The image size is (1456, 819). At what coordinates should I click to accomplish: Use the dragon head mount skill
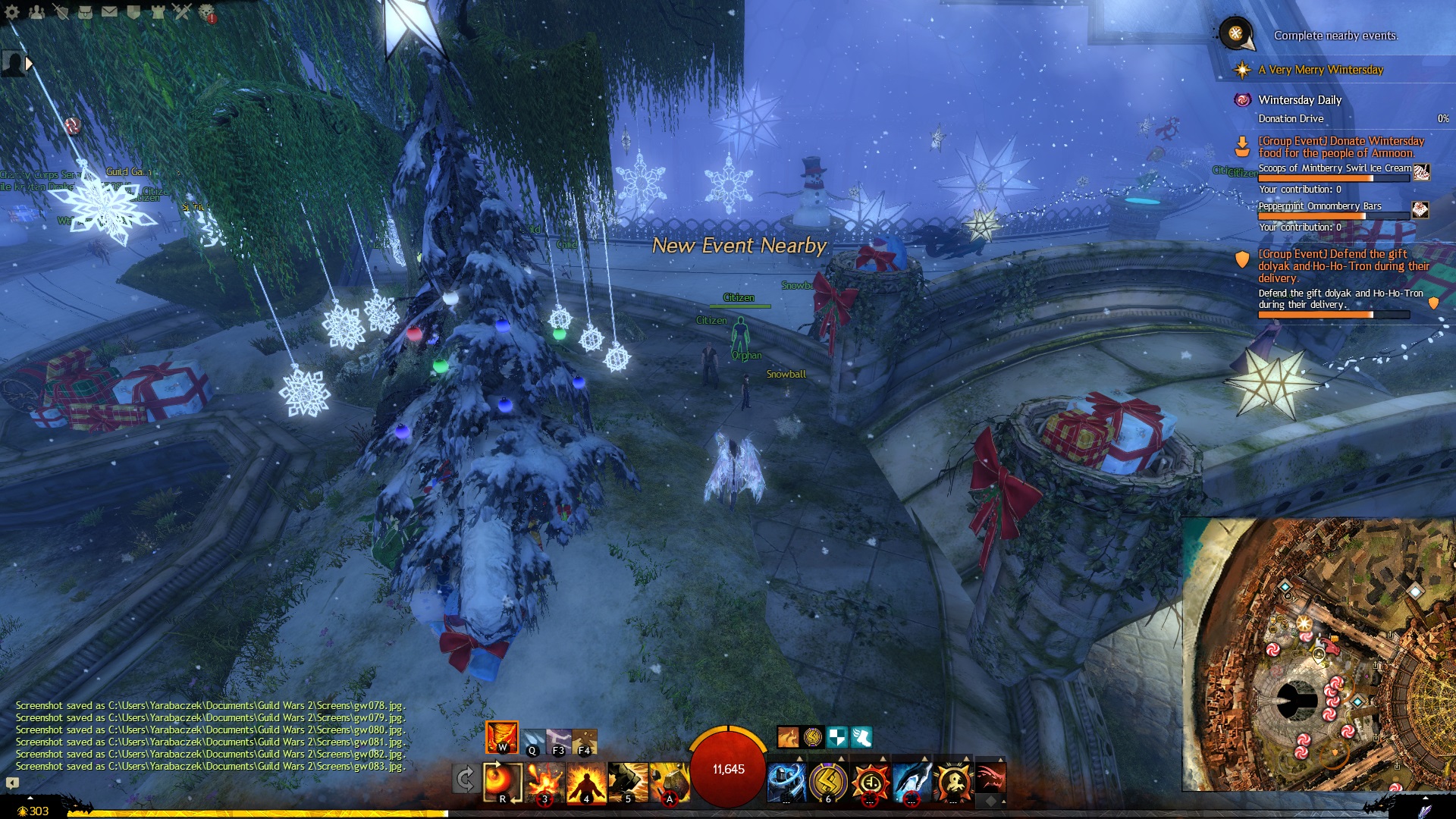coord(990,779)
